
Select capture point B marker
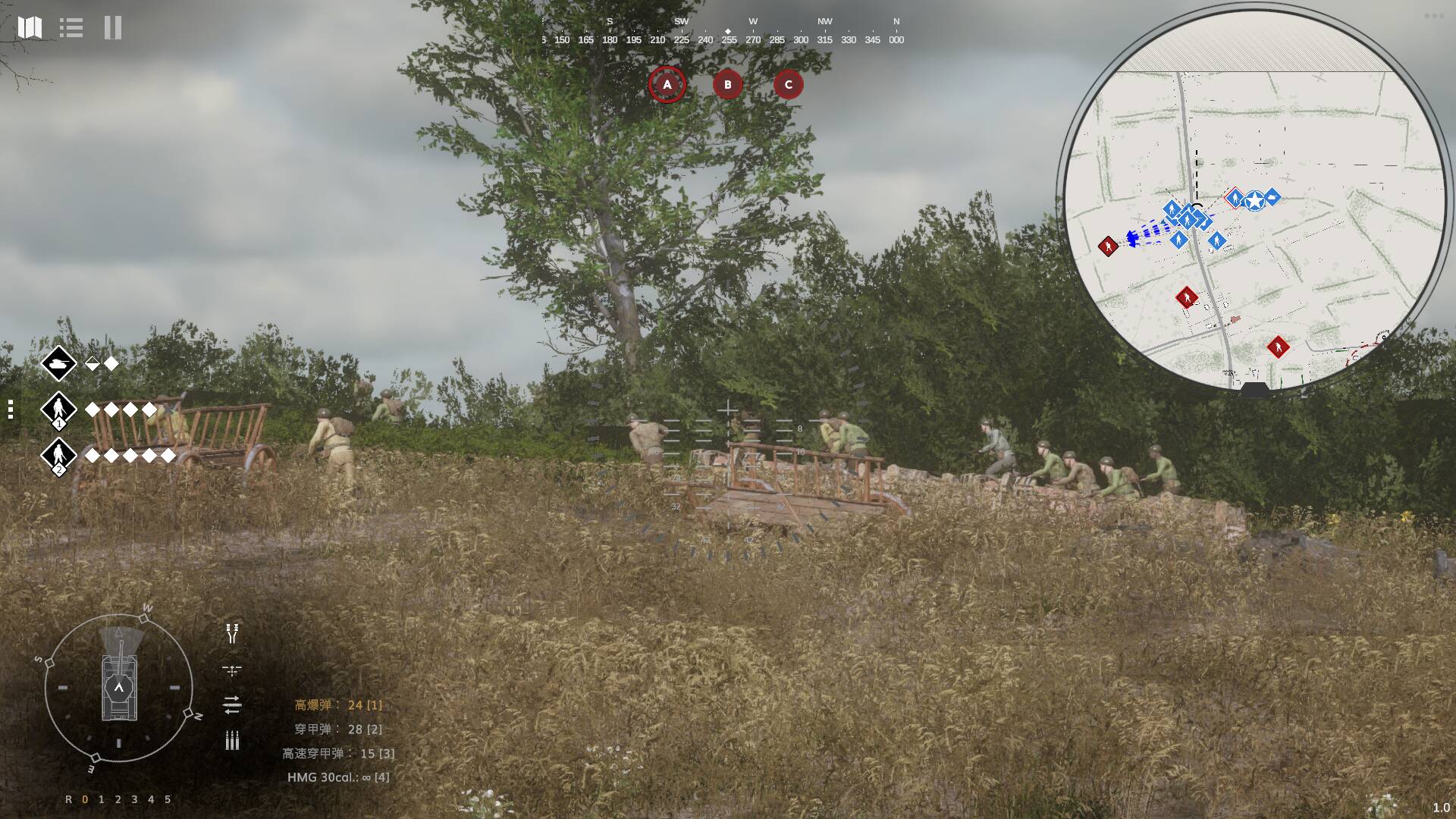(x=728, y=84)
